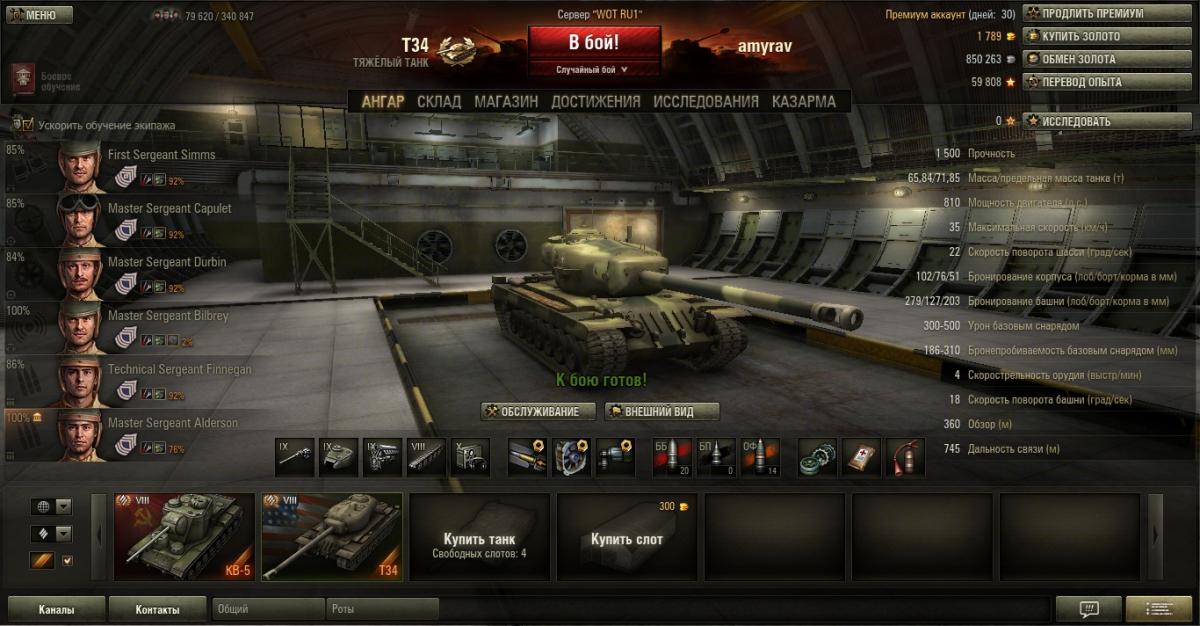Buy a new slot with Купить слот

[x=627, y=537]
